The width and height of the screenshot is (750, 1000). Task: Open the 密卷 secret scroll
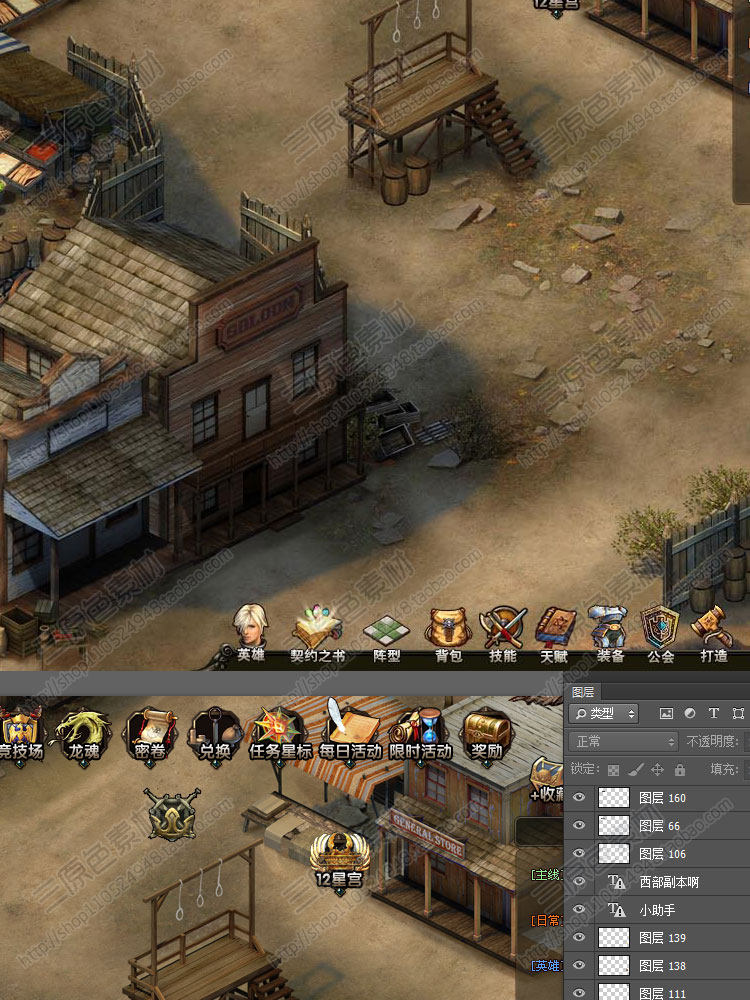coord(148,731)
